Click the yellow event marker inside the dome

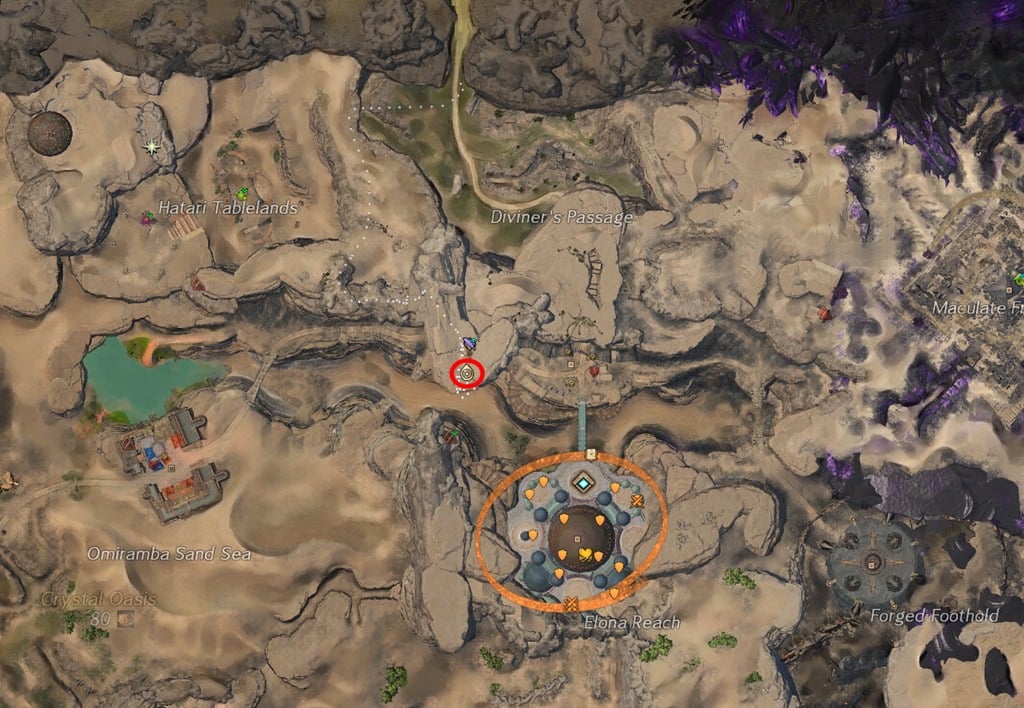(x=584, y=552)
